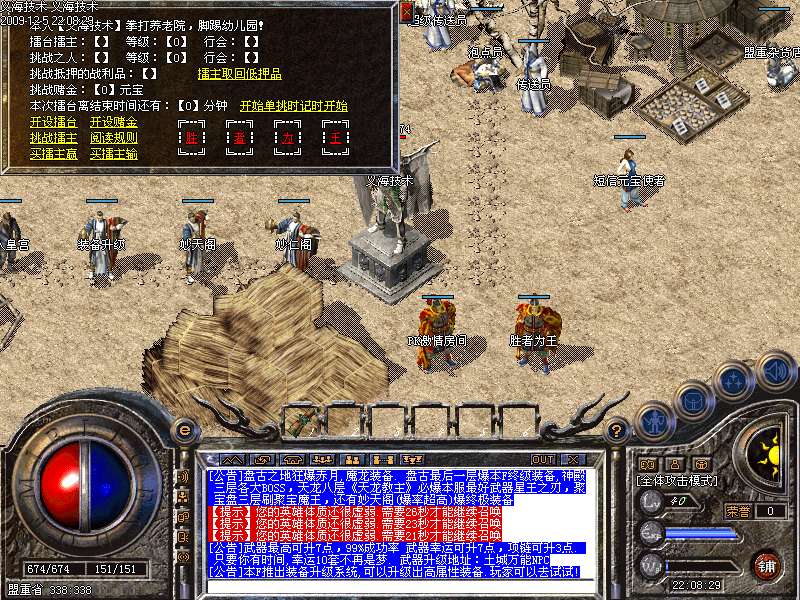Start the duel timer via 开始单挑时记时开始
Viewport: 800px width, 600px height.
tap(293, 105)
